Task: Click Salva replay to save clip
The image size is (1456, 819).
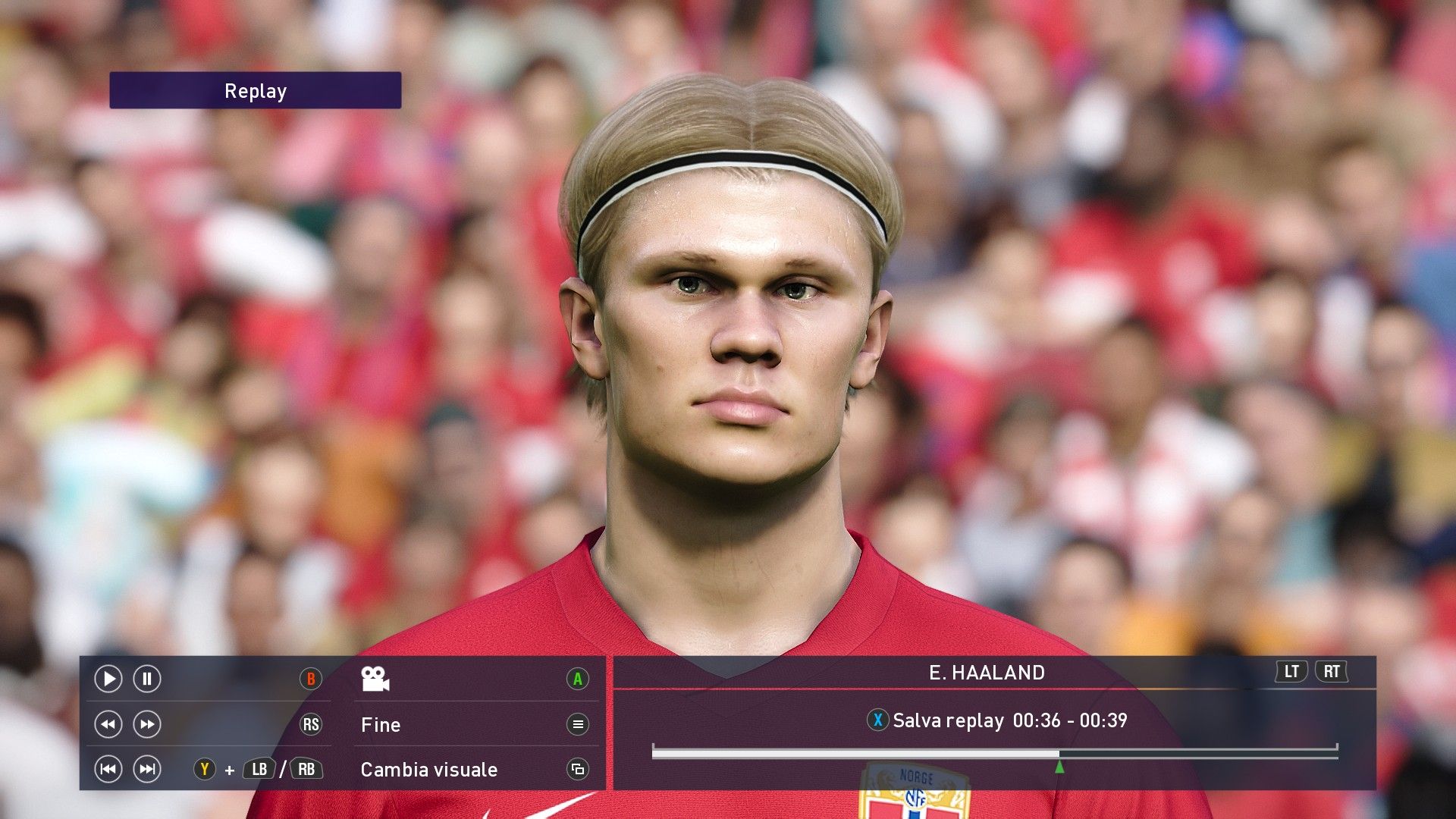Action: click(x=948, y=720)
